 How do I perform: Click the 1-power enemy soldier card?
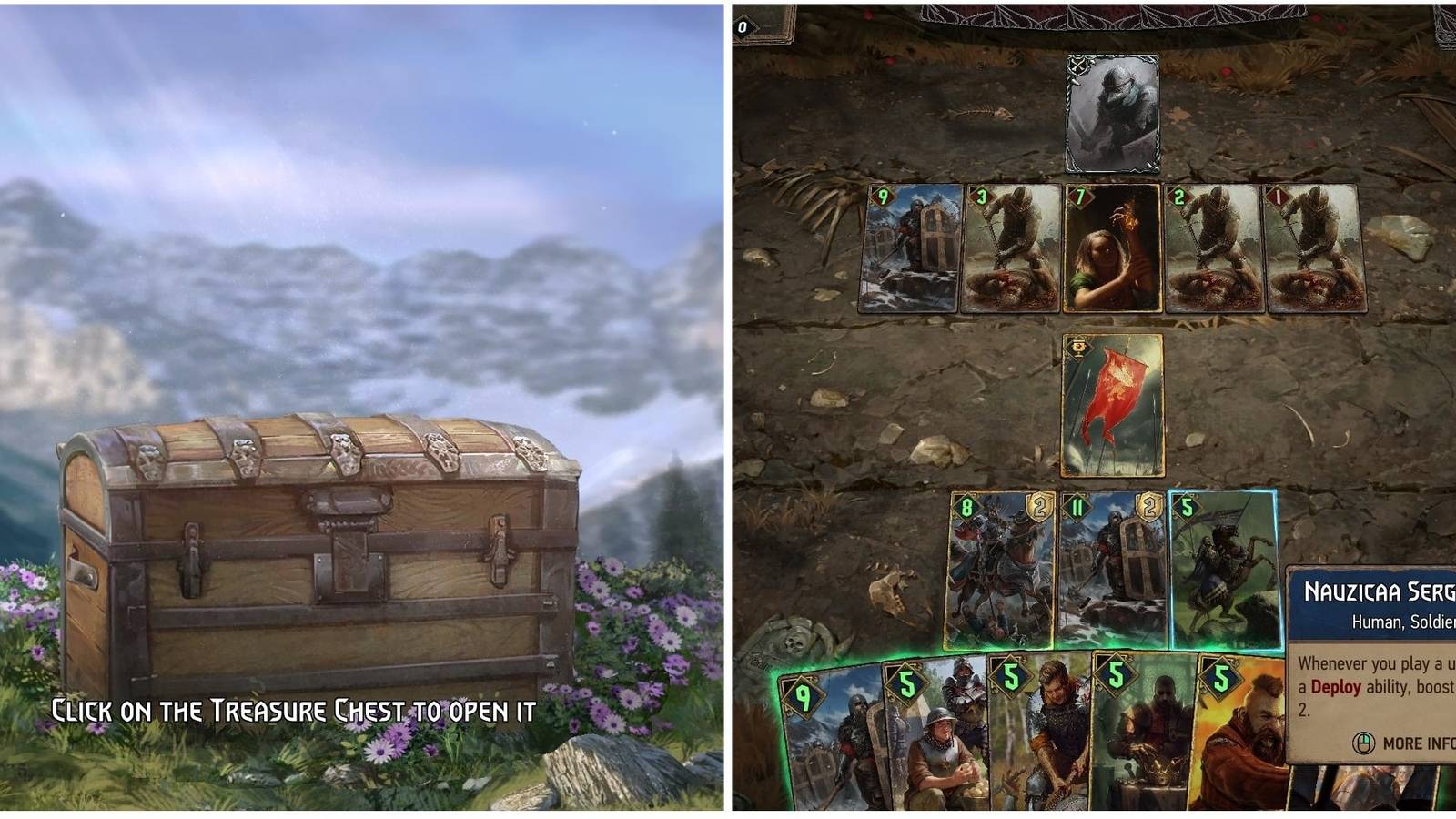pos(1314,250)
